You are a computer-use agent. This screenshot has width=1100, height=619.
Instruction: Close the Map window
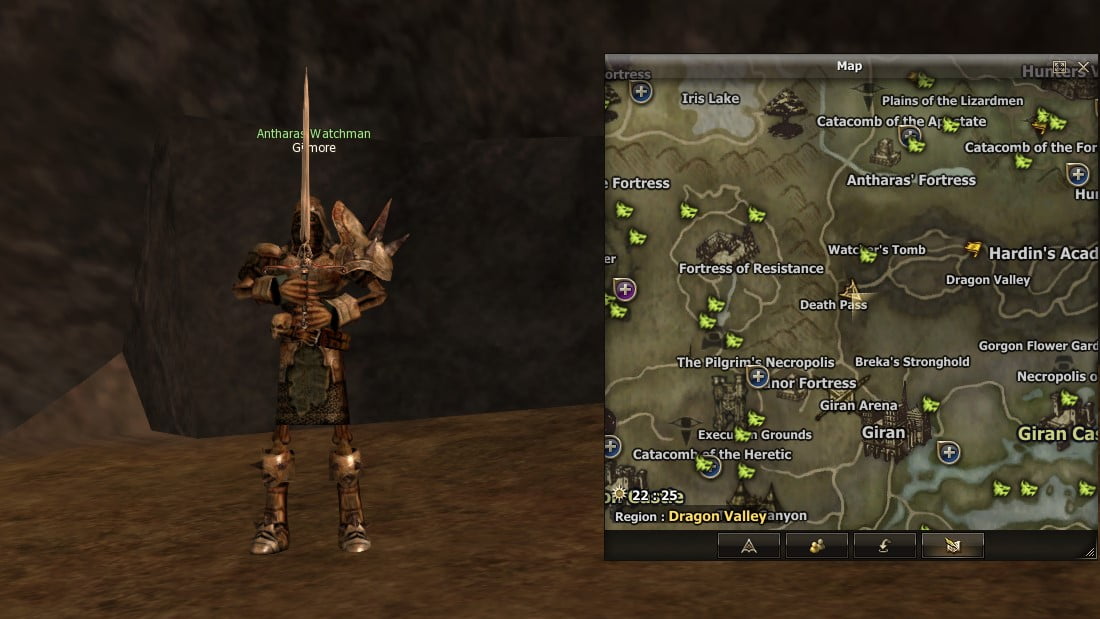coord(1083,67)
